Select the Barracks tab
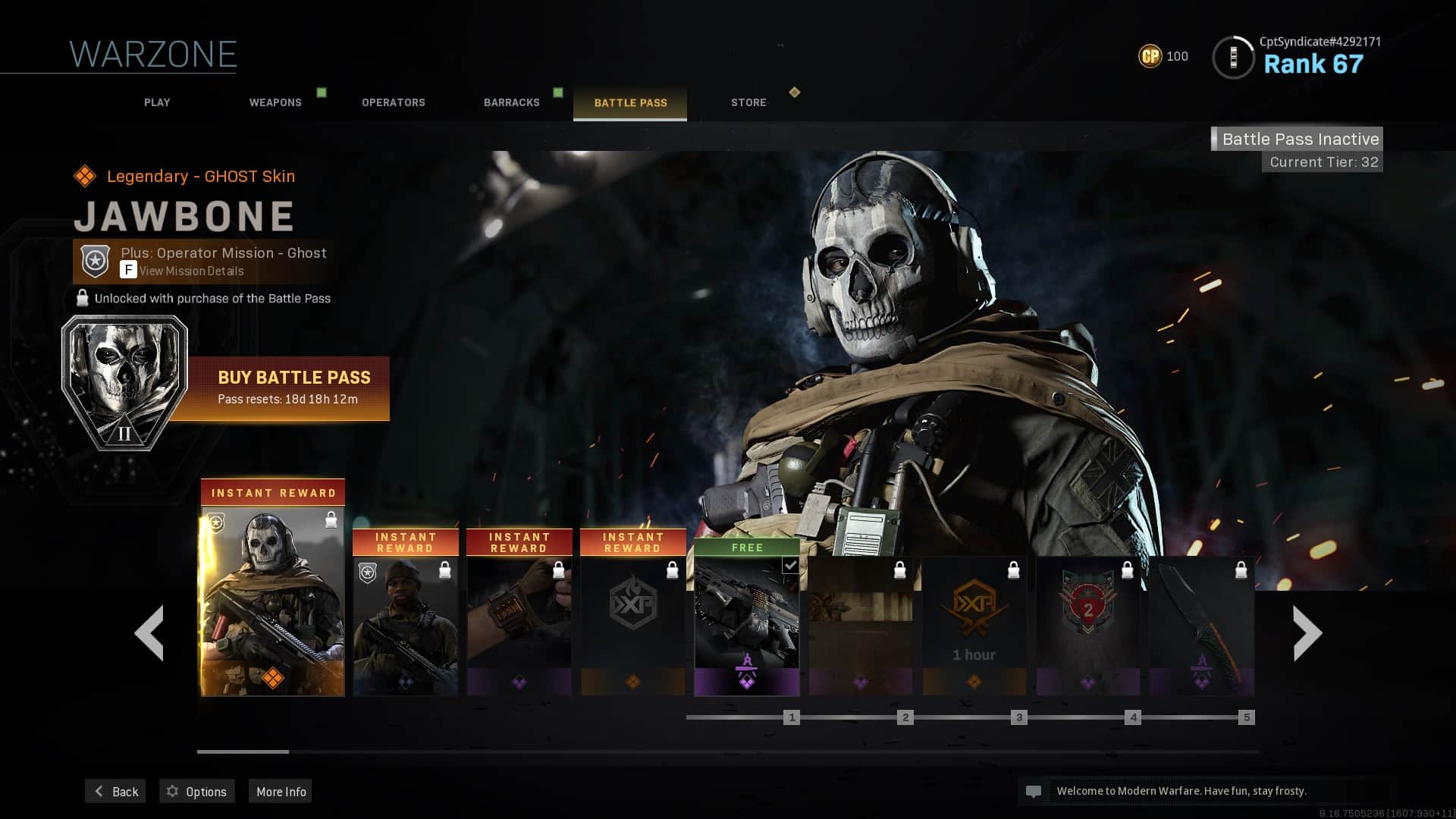1456x819 pixels. pos(512,102)
